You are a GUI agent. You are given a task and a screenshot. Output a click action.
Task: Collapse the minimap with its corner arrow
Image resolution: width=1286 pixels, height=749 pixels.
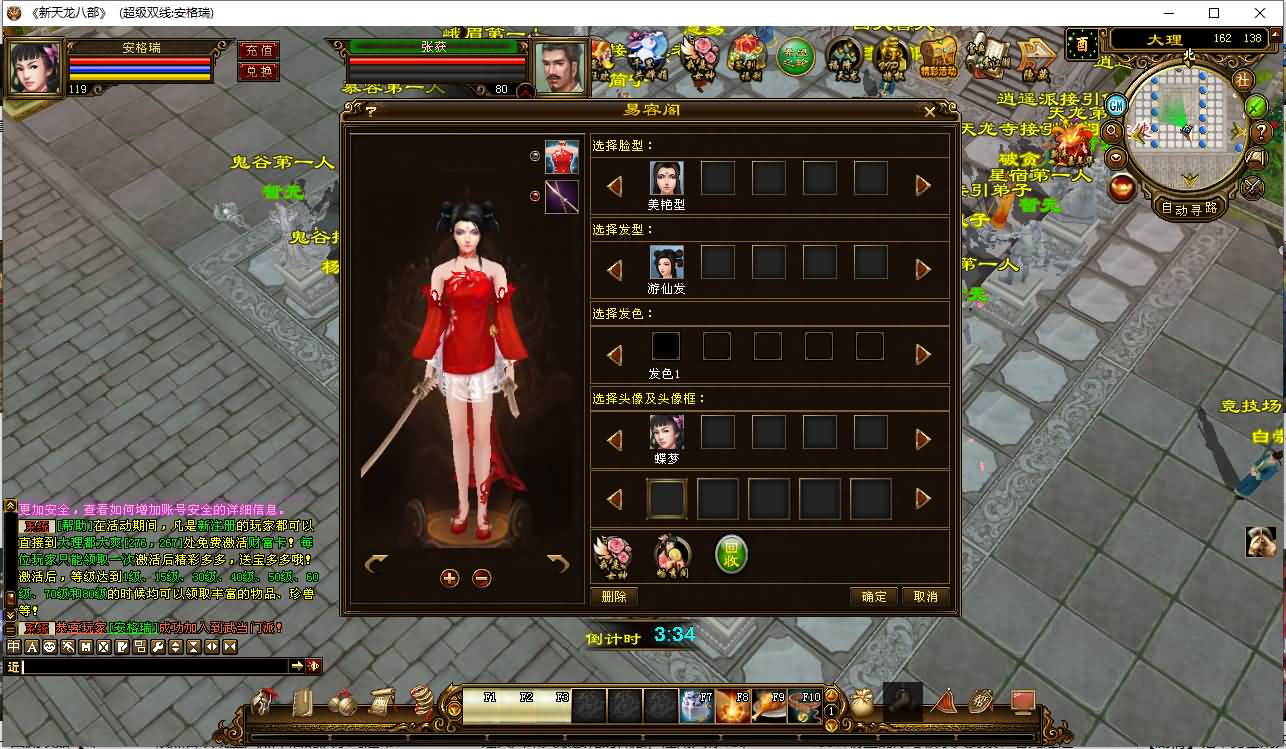click(1276, 36)
